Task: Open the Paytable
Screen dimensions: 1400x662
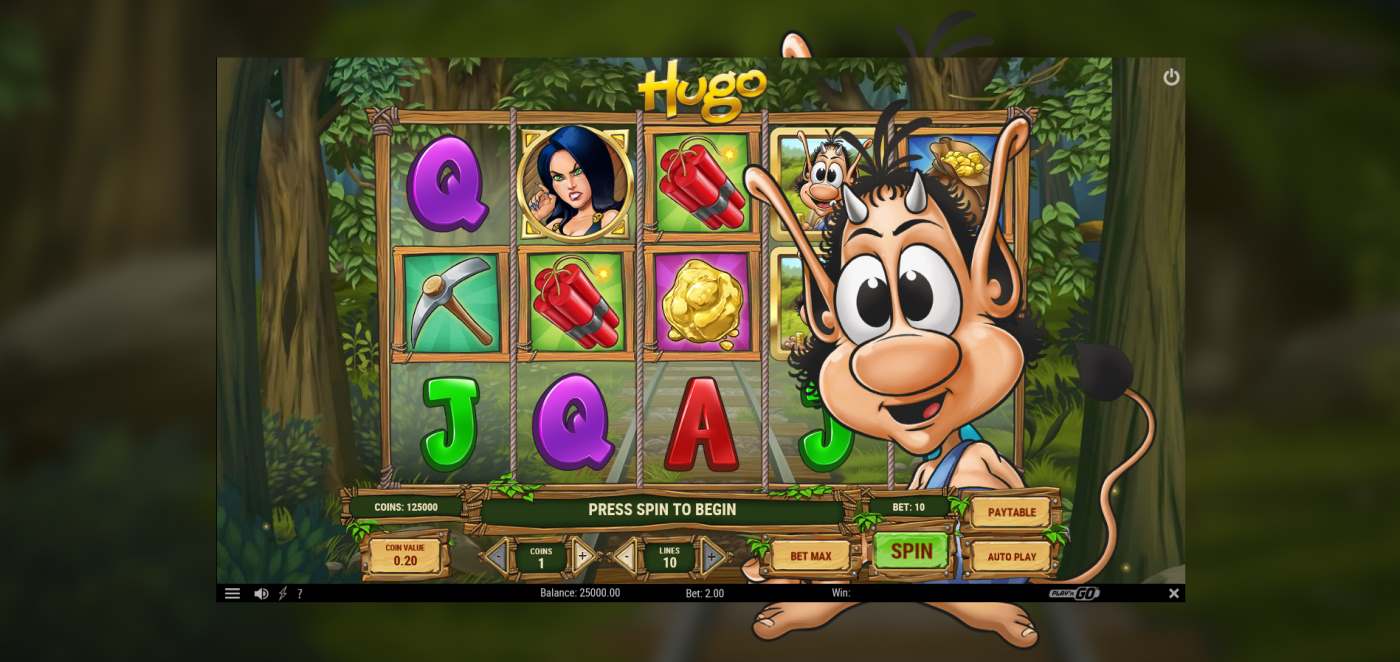Action: pos(1011,512)
